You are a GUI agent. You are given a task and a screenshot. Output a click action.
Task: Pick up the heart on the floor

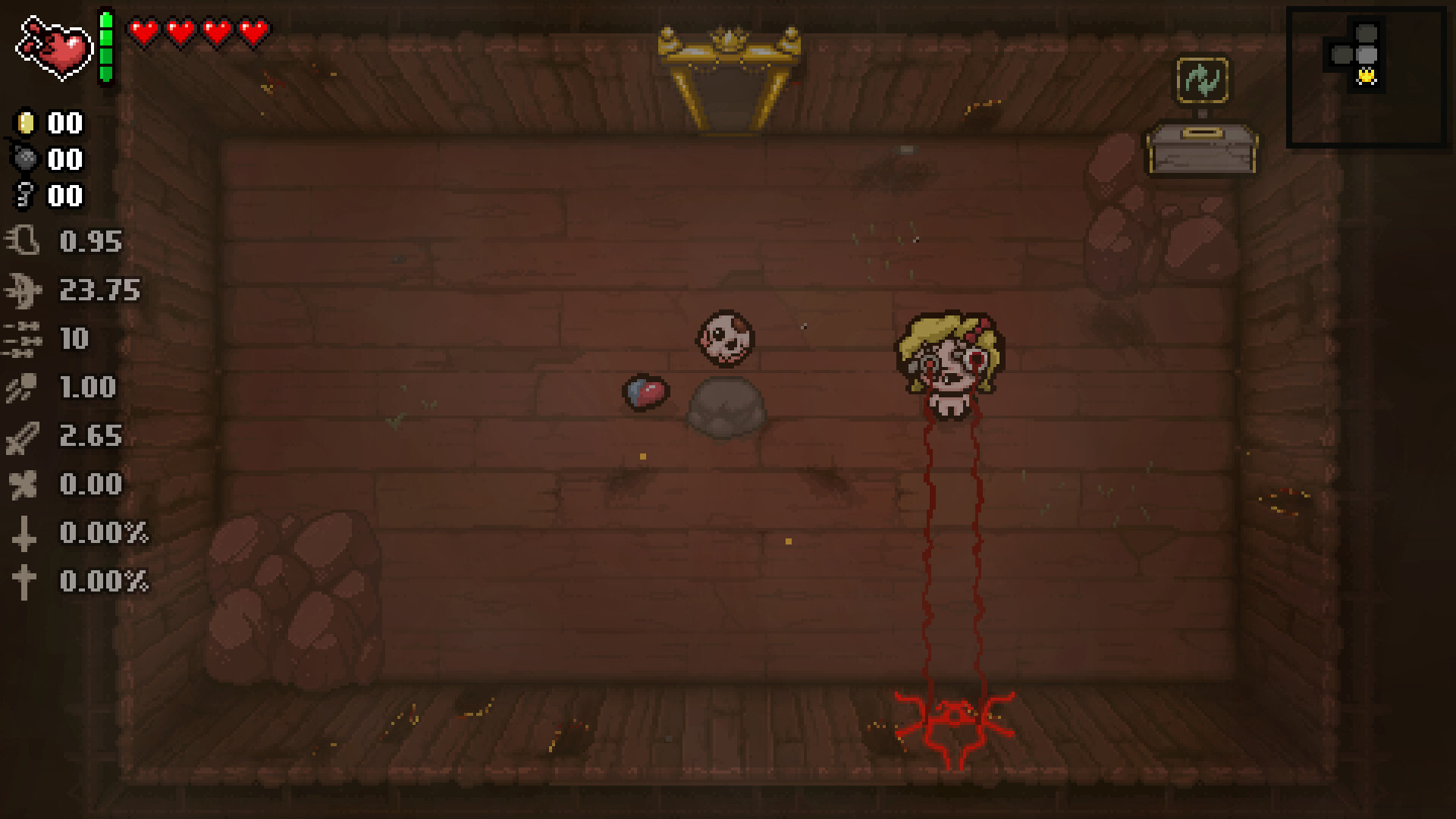click(647, 391)
